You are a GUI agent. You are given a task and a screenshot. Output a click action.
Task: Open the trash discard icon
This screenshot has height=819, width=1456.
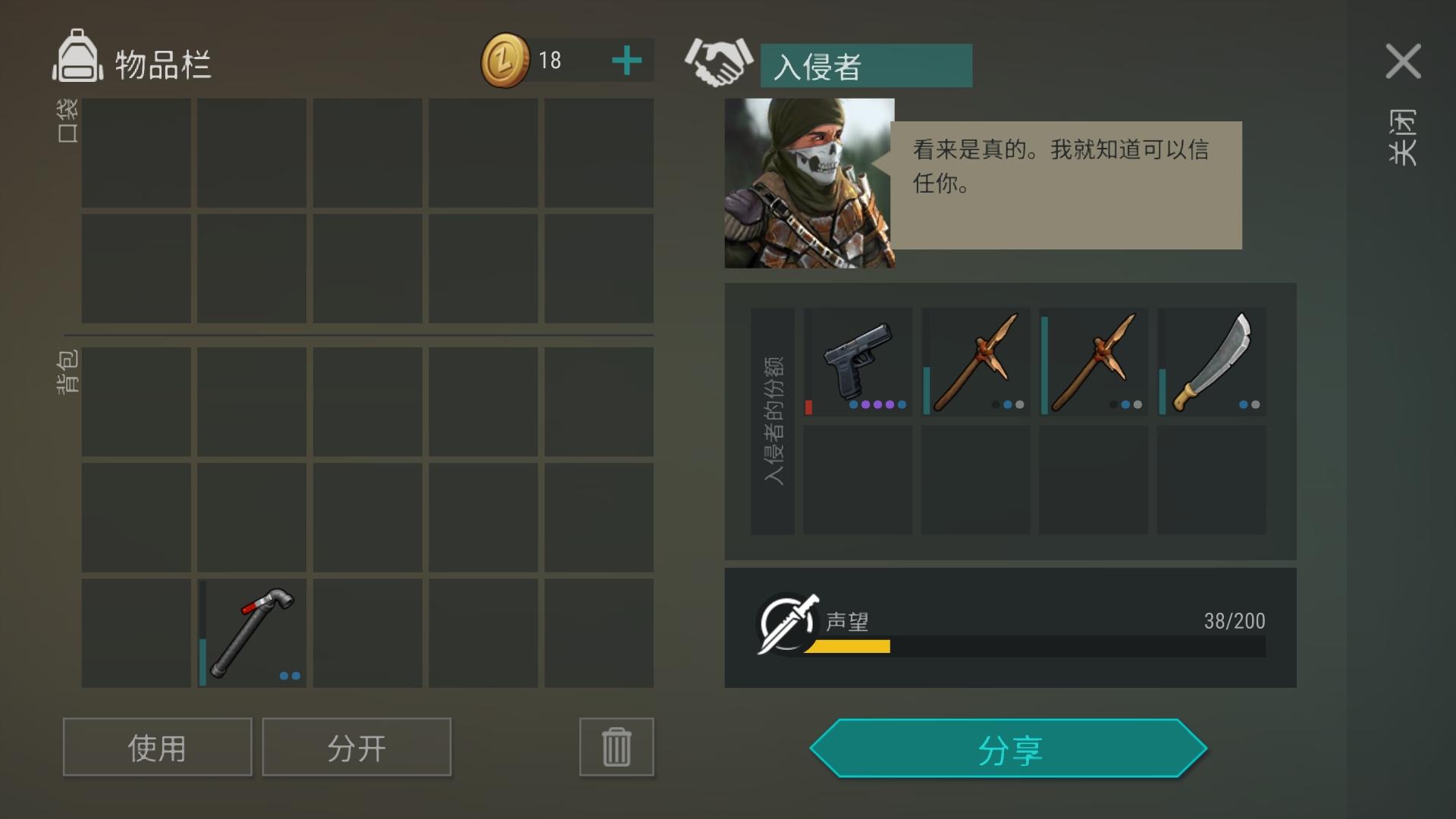(x=616, y=747)
